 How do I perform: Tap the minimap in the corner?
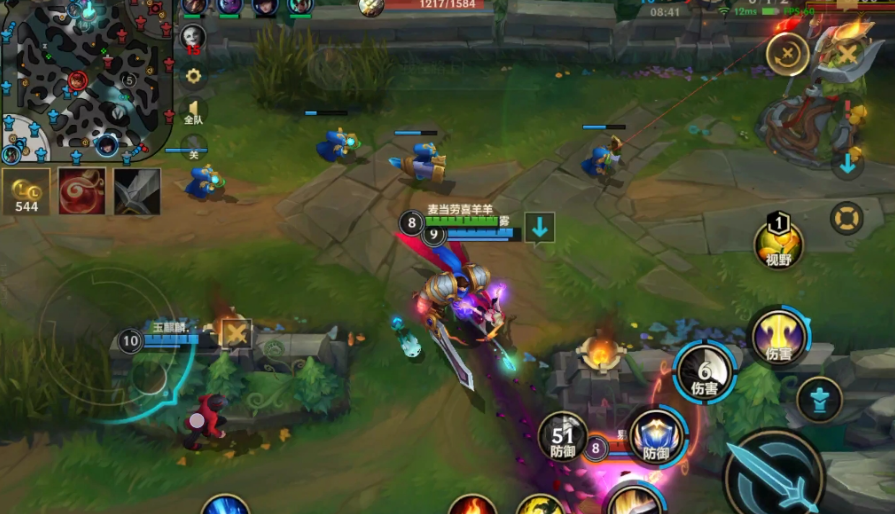coord(85,80)
